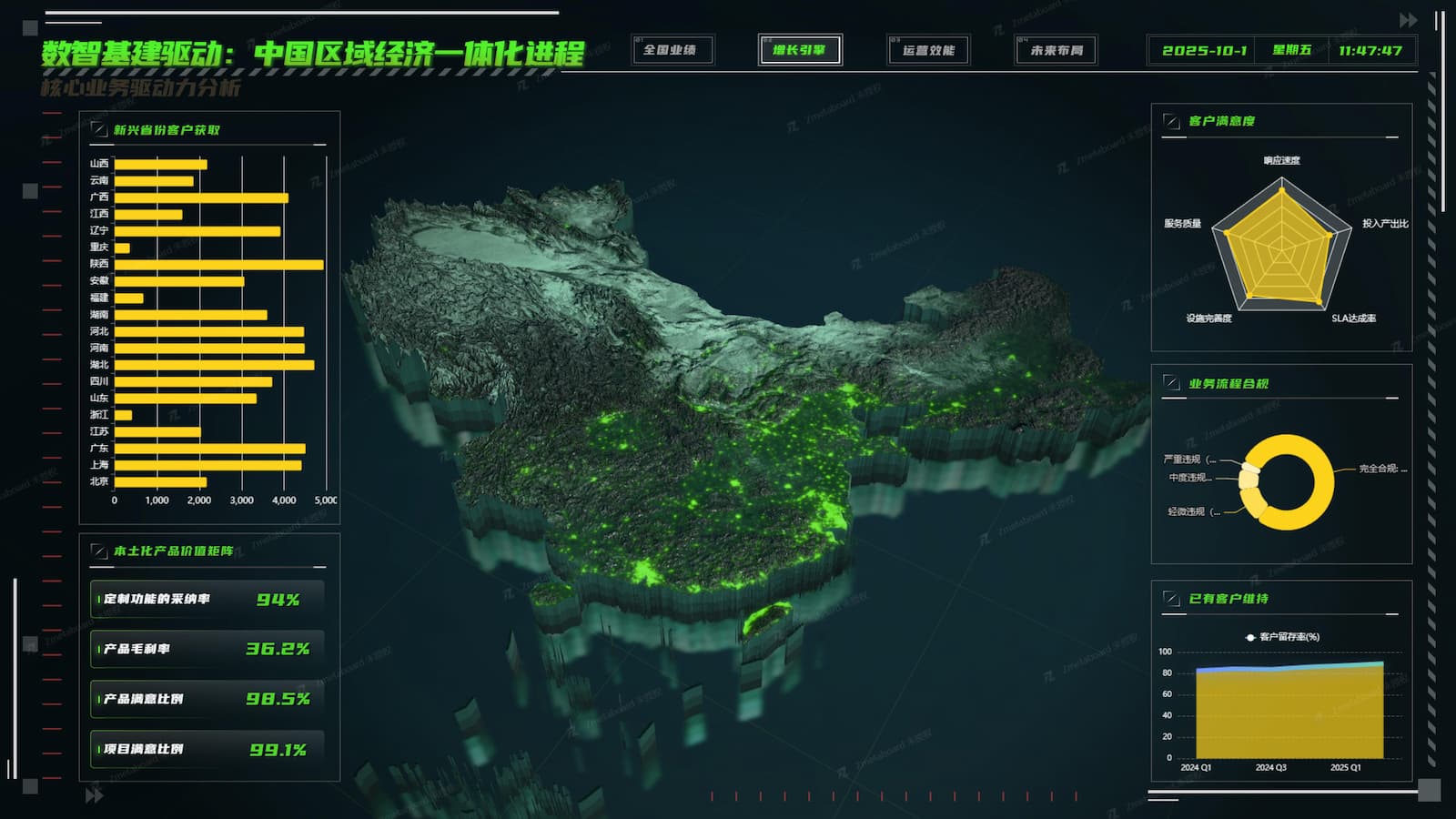The width and height of the screenshot is (1456, 819).
Task: Switch to the 全国业绩 tab
Action: [x=672, y=52]
